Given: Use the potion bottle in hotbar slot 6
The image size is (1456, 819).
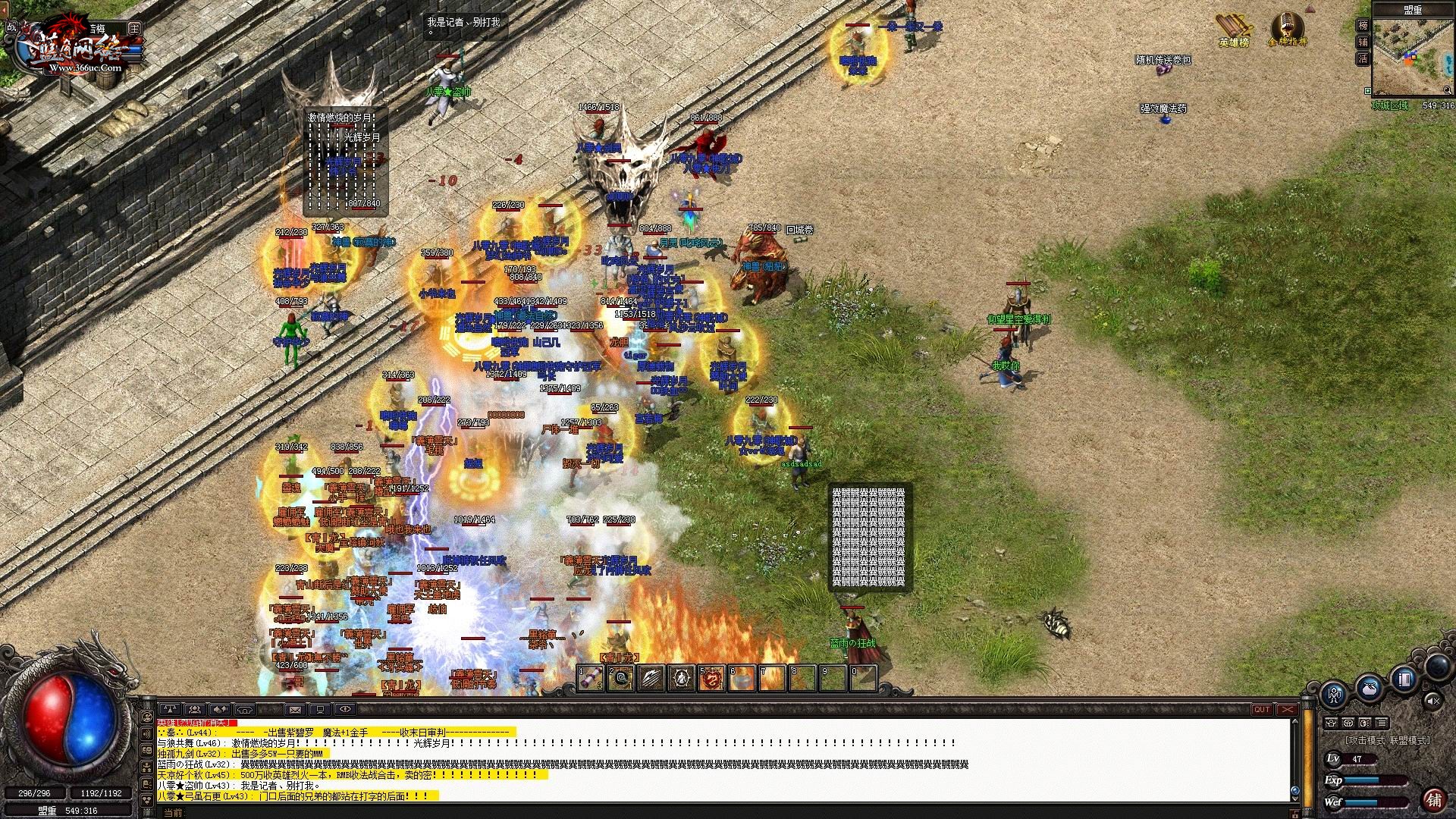Looking at the screenshot, I should (x=742, y=679).
